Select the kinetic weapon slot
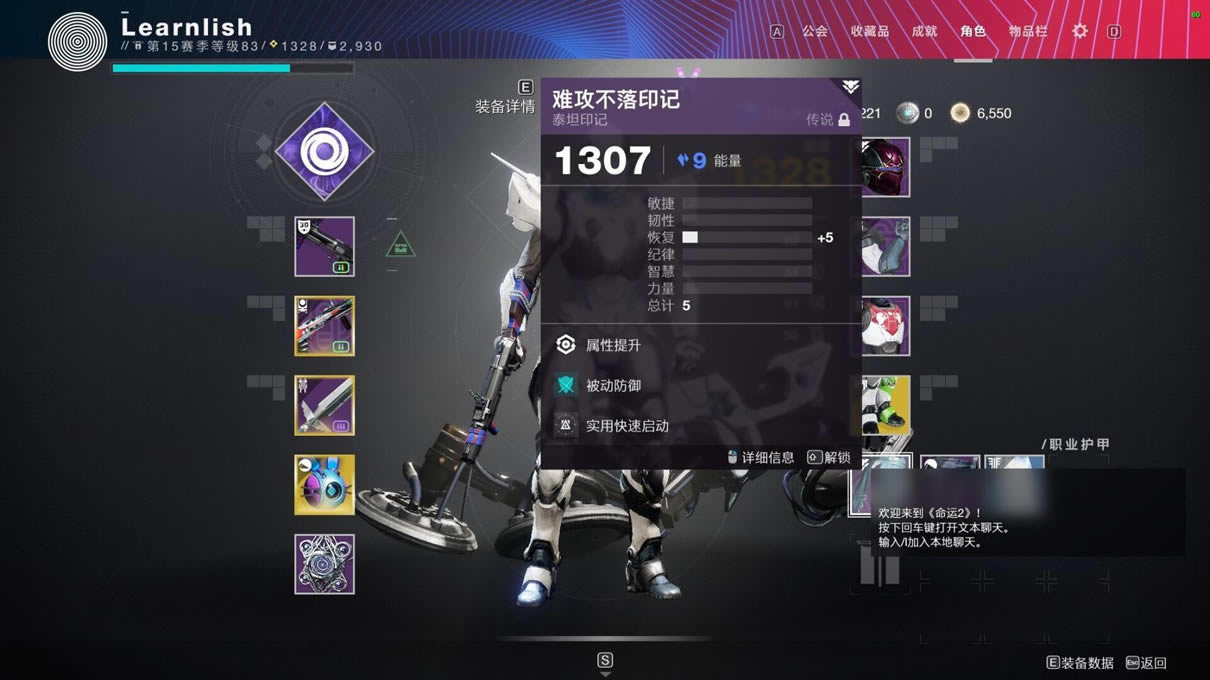 click(x=324, y=246)
